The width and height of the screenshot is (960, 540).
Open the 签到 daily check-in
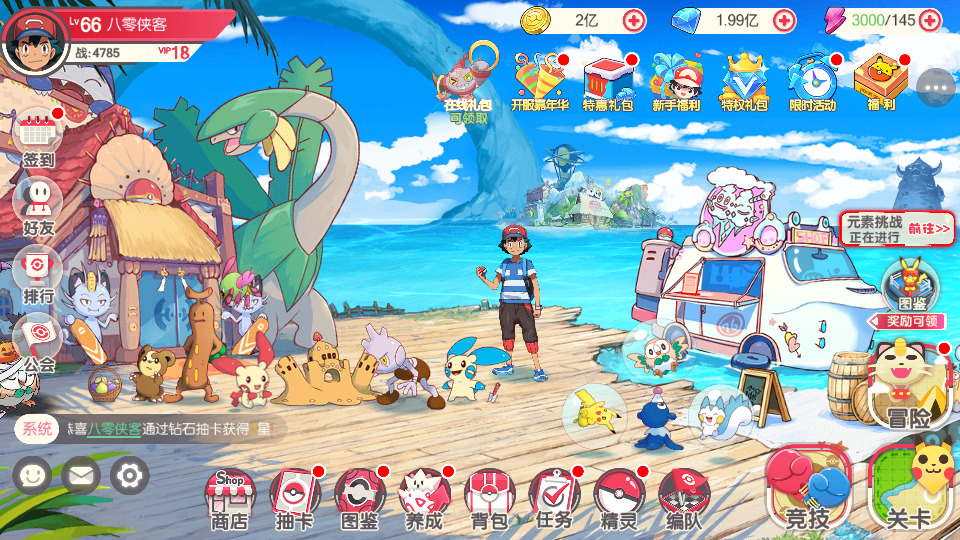click(38, 135)
